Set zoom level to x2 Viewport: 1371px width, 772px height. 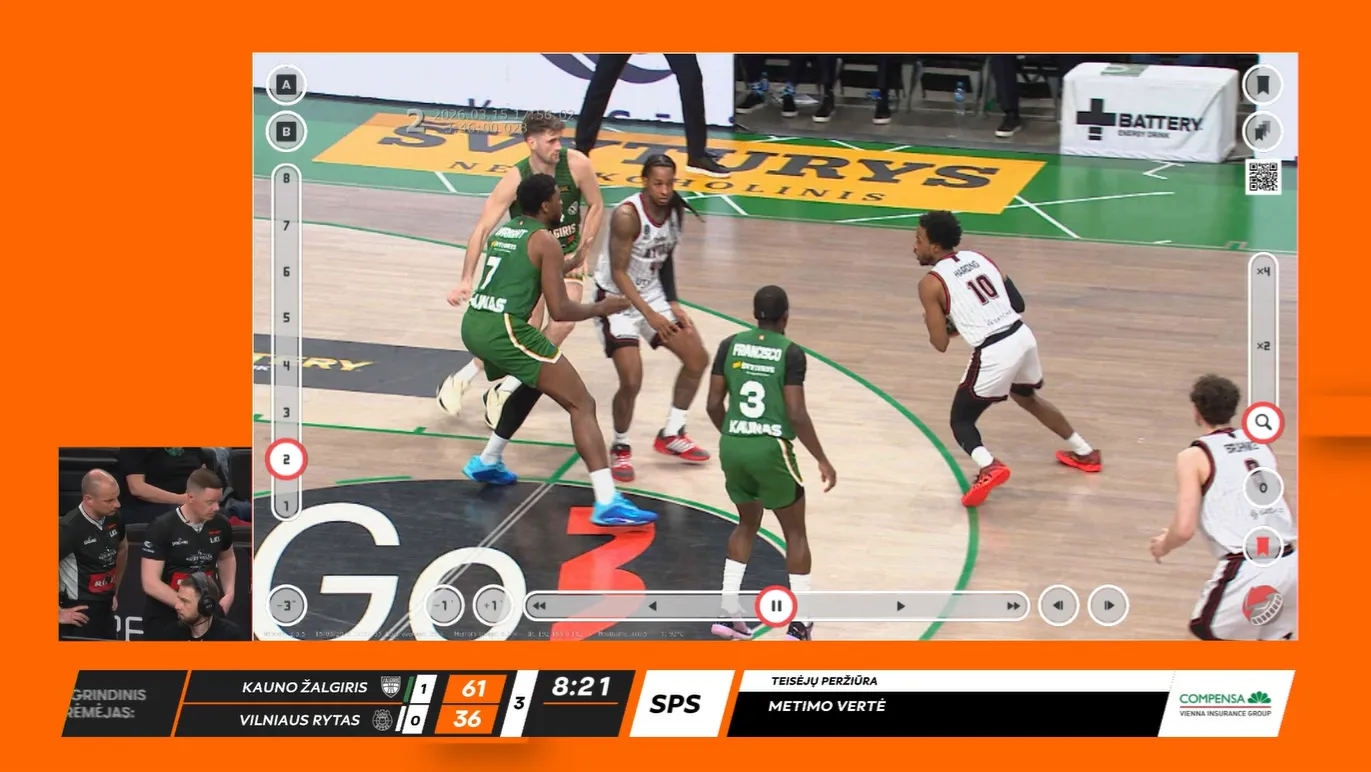pyautogui.click(x=1263, y=346)
